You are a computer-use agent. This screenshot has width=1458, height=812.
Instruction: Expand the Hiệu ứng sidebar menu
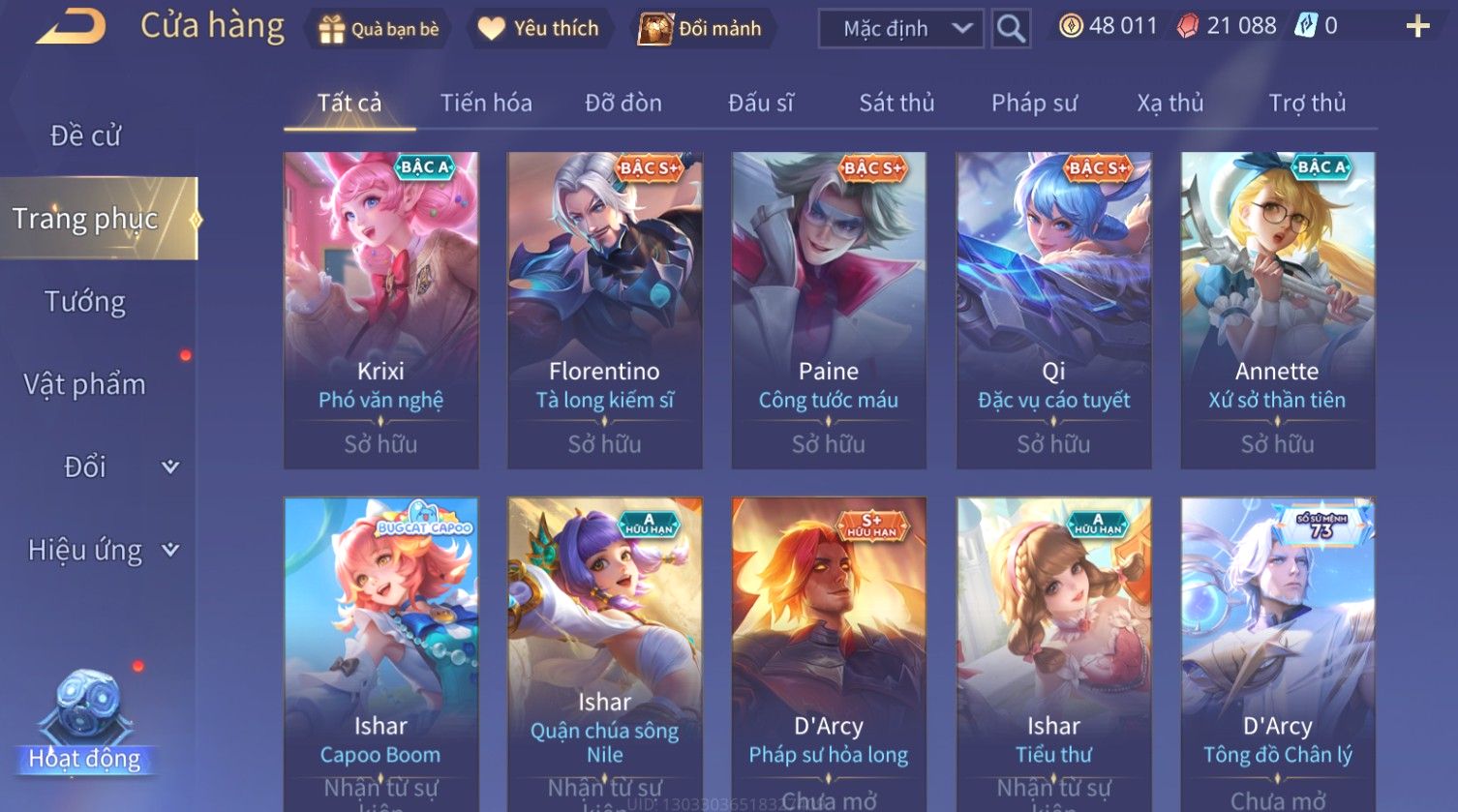pos(102,550)
